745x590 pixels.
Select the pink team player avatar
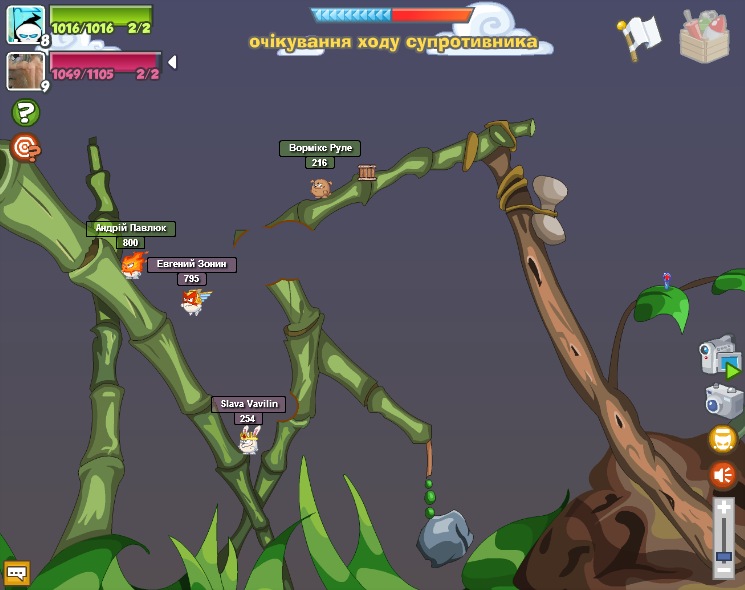coord(25,71)
